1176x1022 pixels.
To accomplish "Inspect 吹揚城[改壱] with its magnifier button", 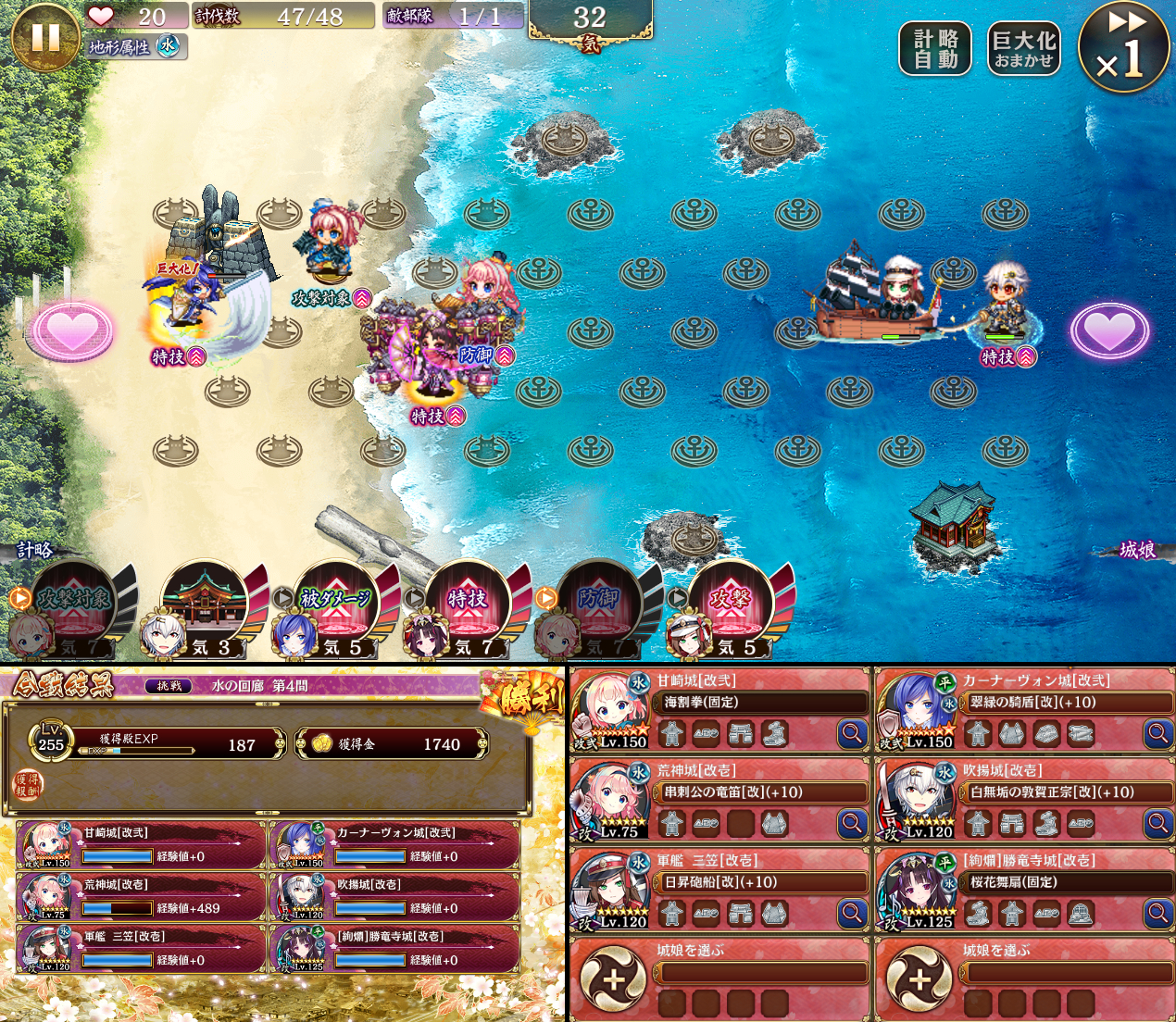I will pos(1157,822).
